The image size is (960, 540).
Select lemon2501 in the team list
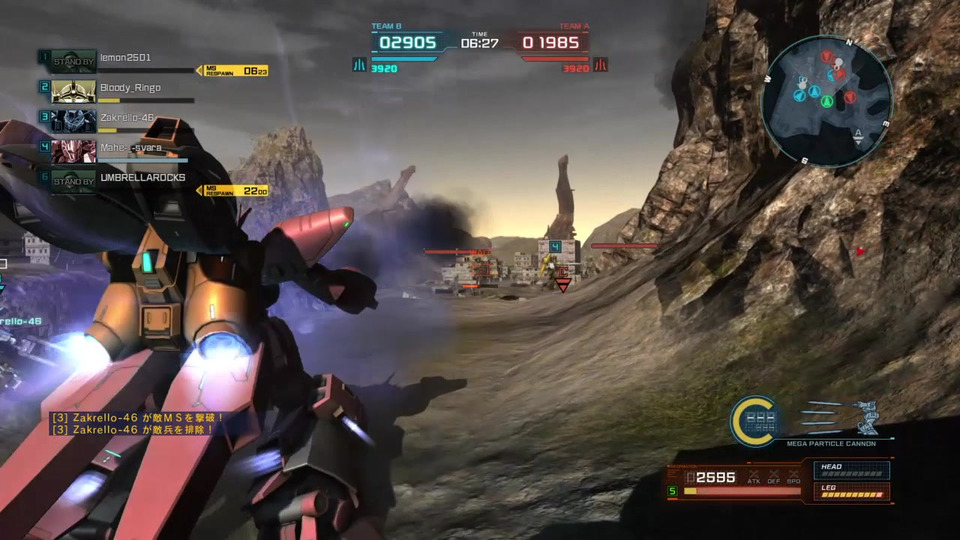point(125,59)
